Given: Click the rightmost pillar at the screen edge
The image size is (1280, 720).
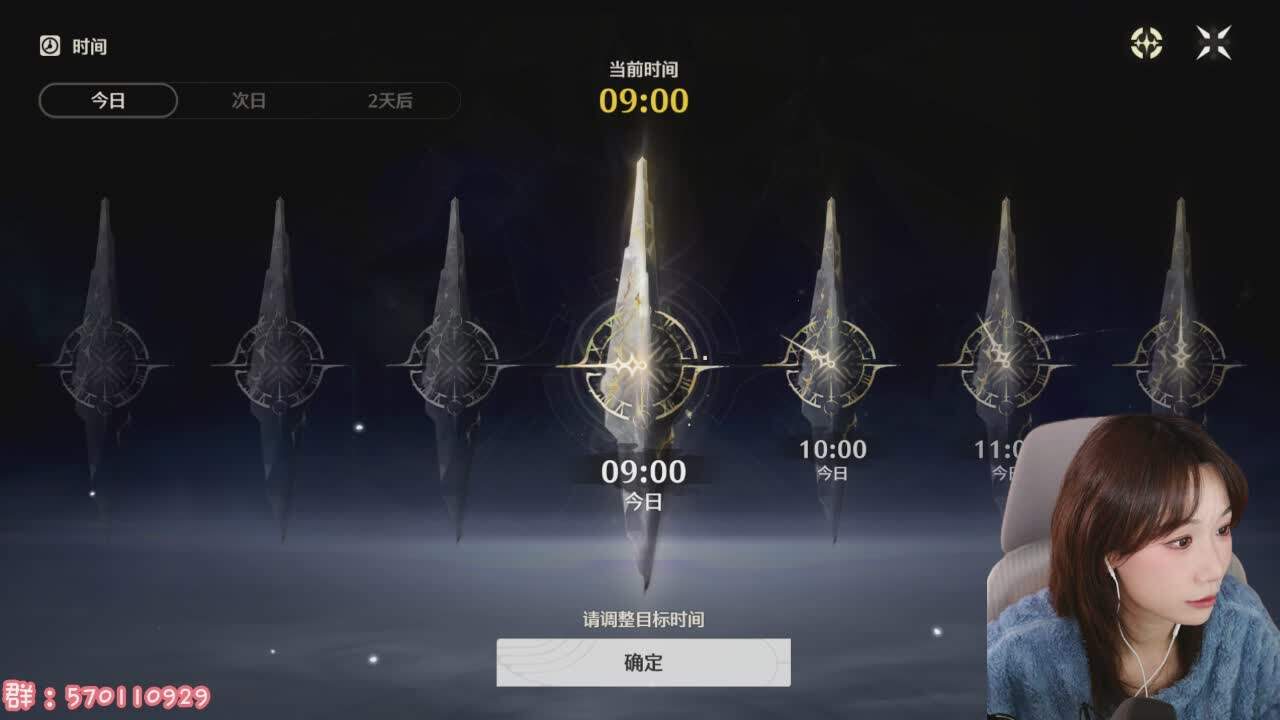Looking at the screenshot, I should (x=1180, y=365).
